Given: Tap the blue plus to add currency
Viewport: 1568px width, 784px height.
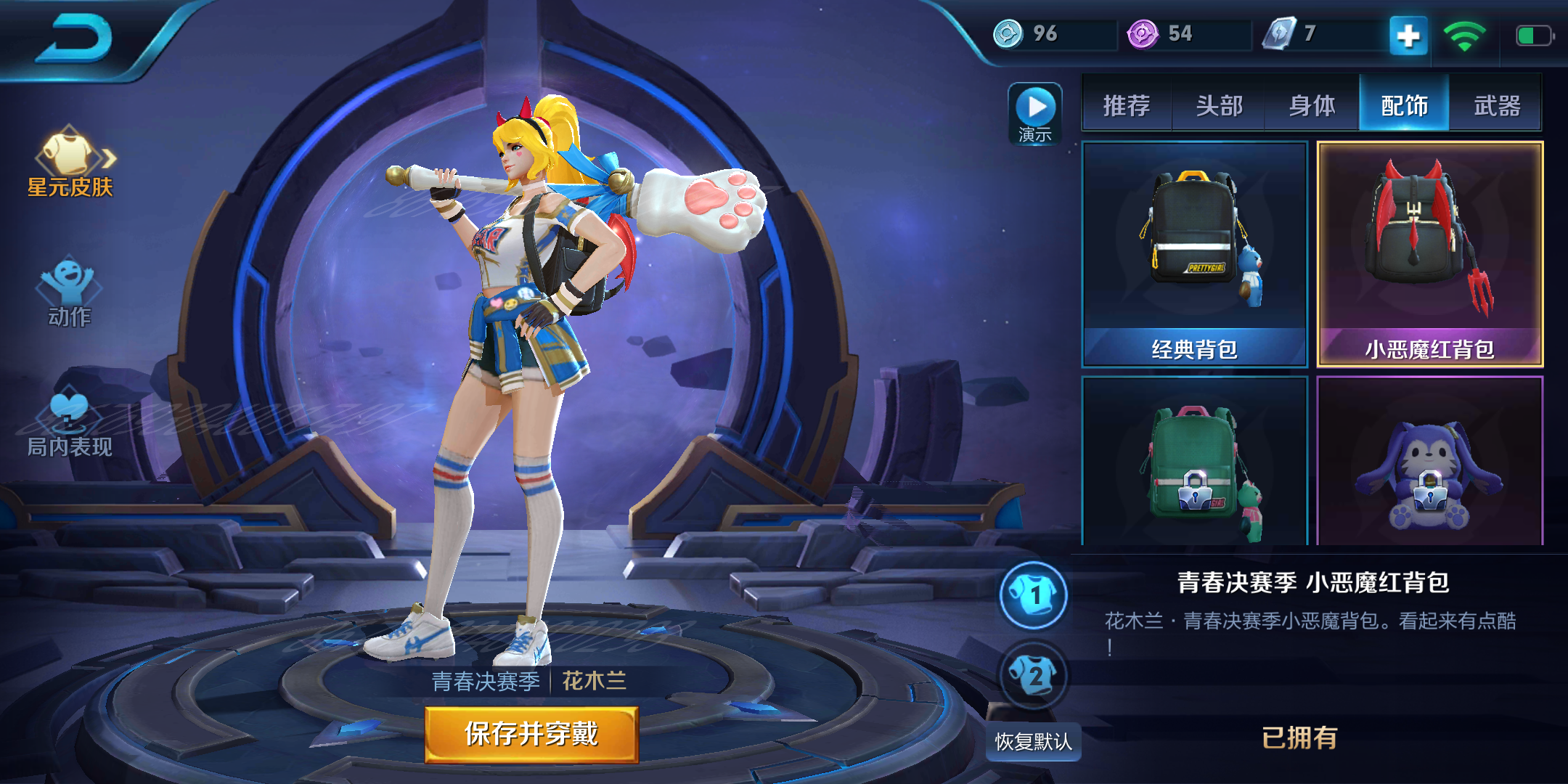Looking at the screenshot, I should [1408, 35].
